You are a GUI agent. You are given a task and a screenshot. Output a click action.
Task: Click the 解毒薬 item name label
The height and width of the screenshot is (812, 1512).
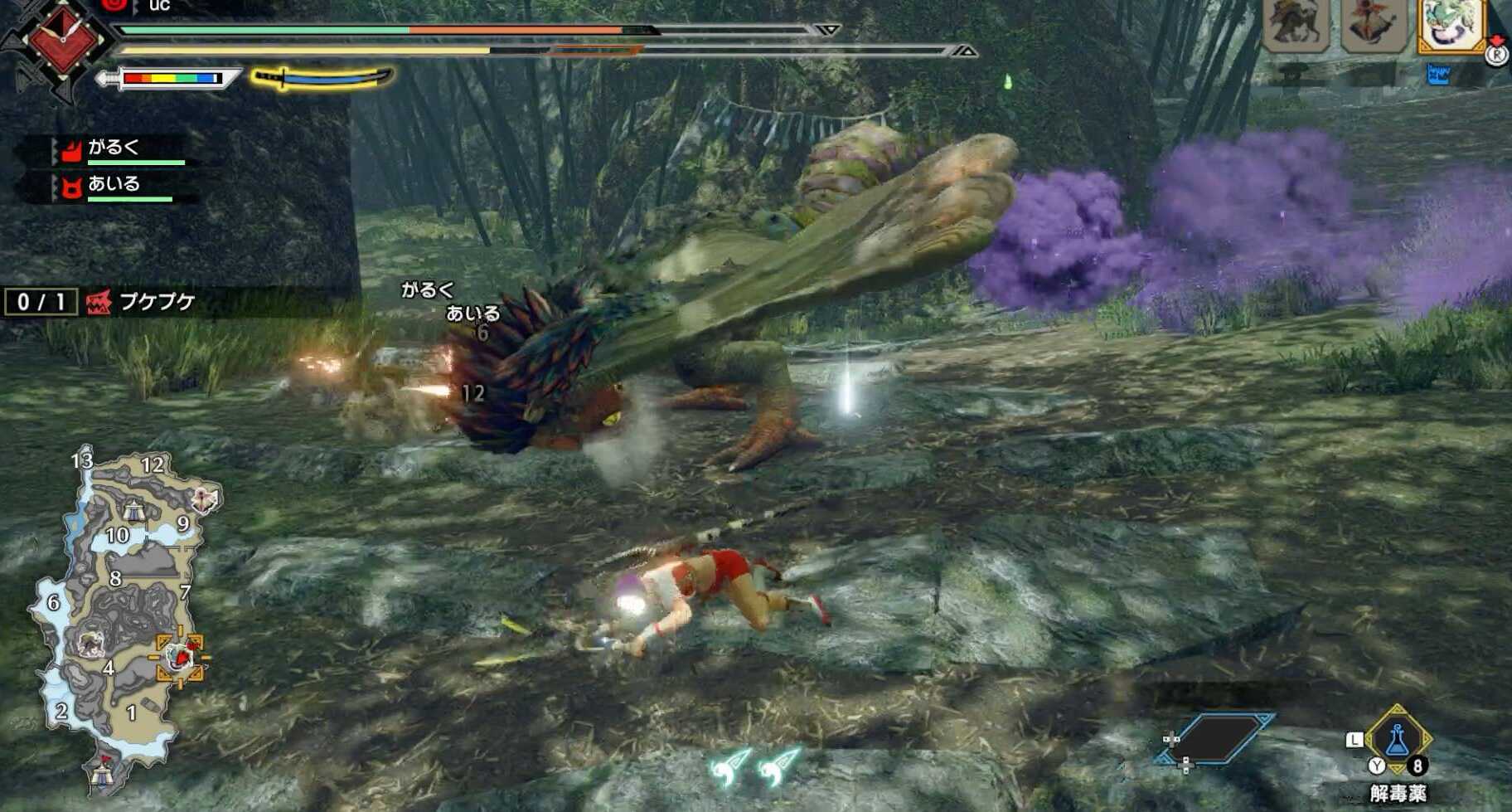click(x=1399, y=791)
